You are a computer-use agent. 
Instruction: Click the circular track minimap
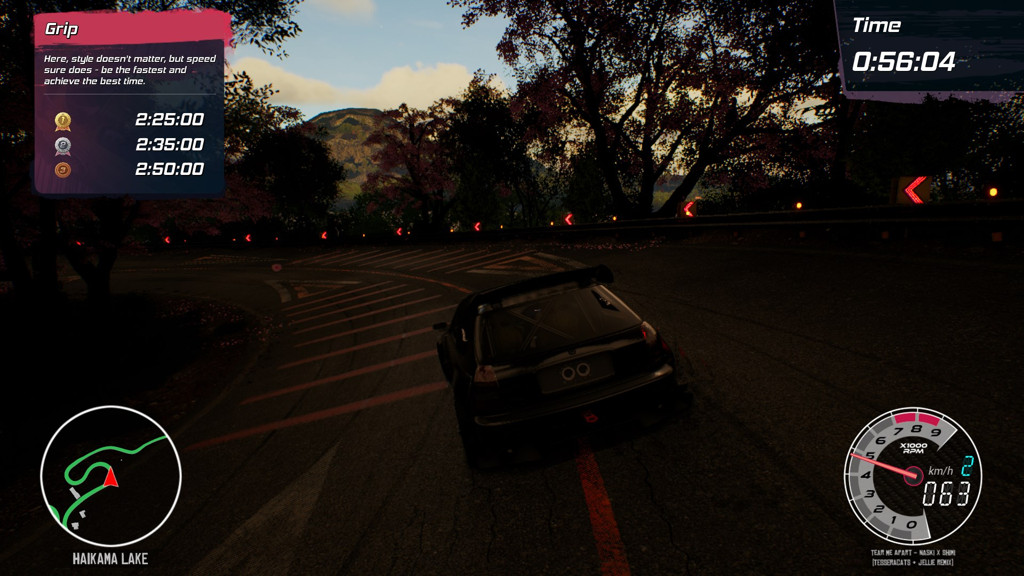point(111,476)
